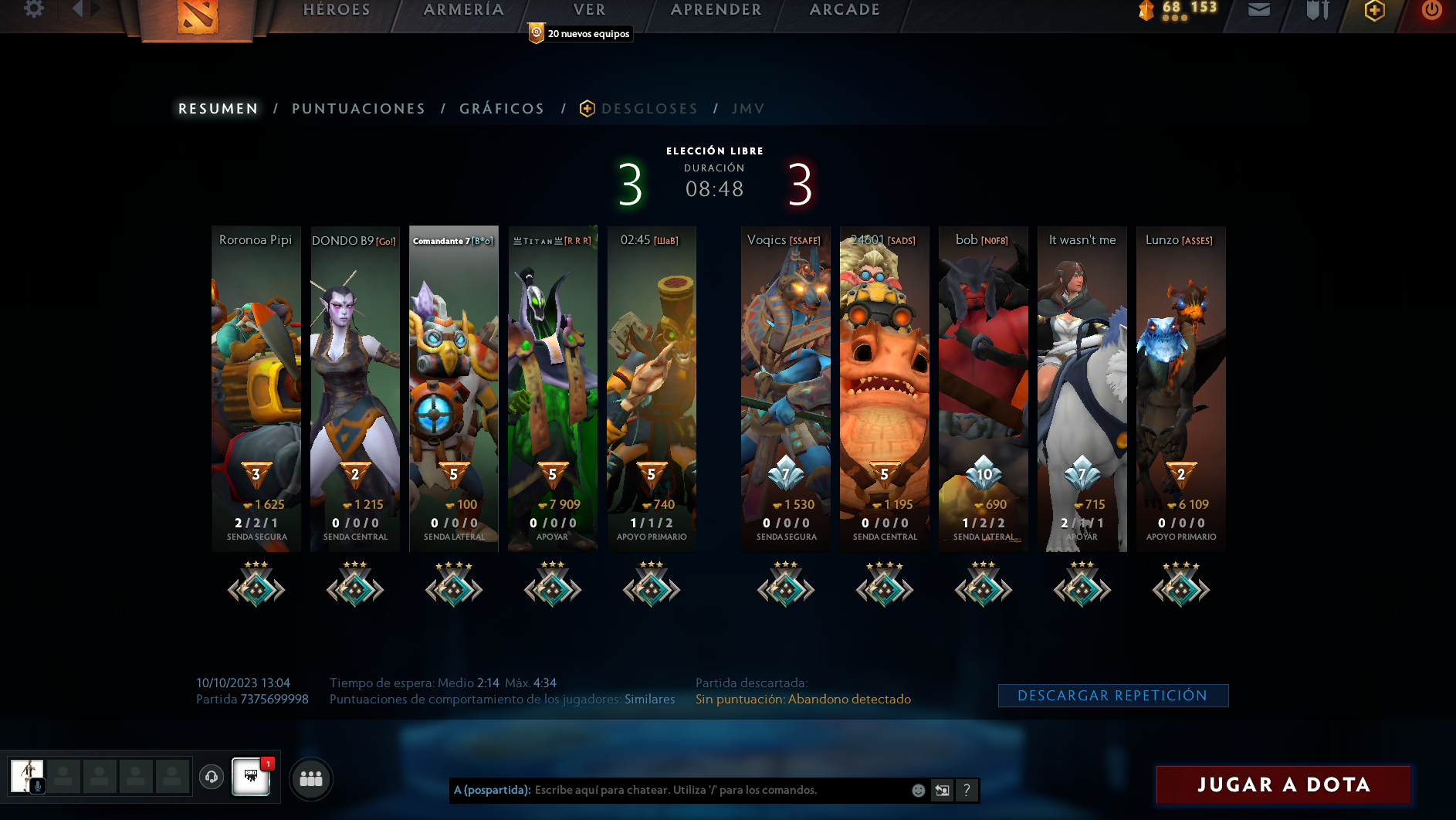Image resolution: width=1456 pixels, height=820 pixels.
Task: Open the ARCADE menu item
Action: pyautogui.click(x=843, y=9)
